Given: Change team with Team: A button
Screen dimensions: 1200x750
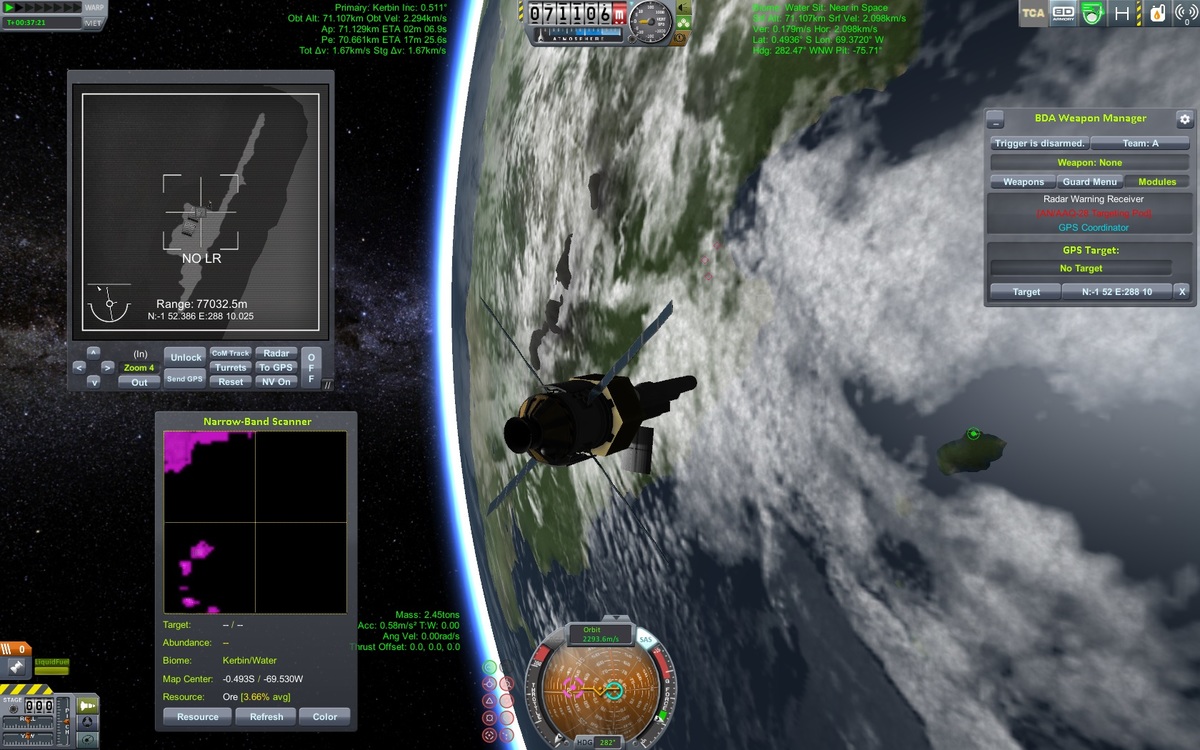Looking at the screenshot, I should (x=1140, y=143).
